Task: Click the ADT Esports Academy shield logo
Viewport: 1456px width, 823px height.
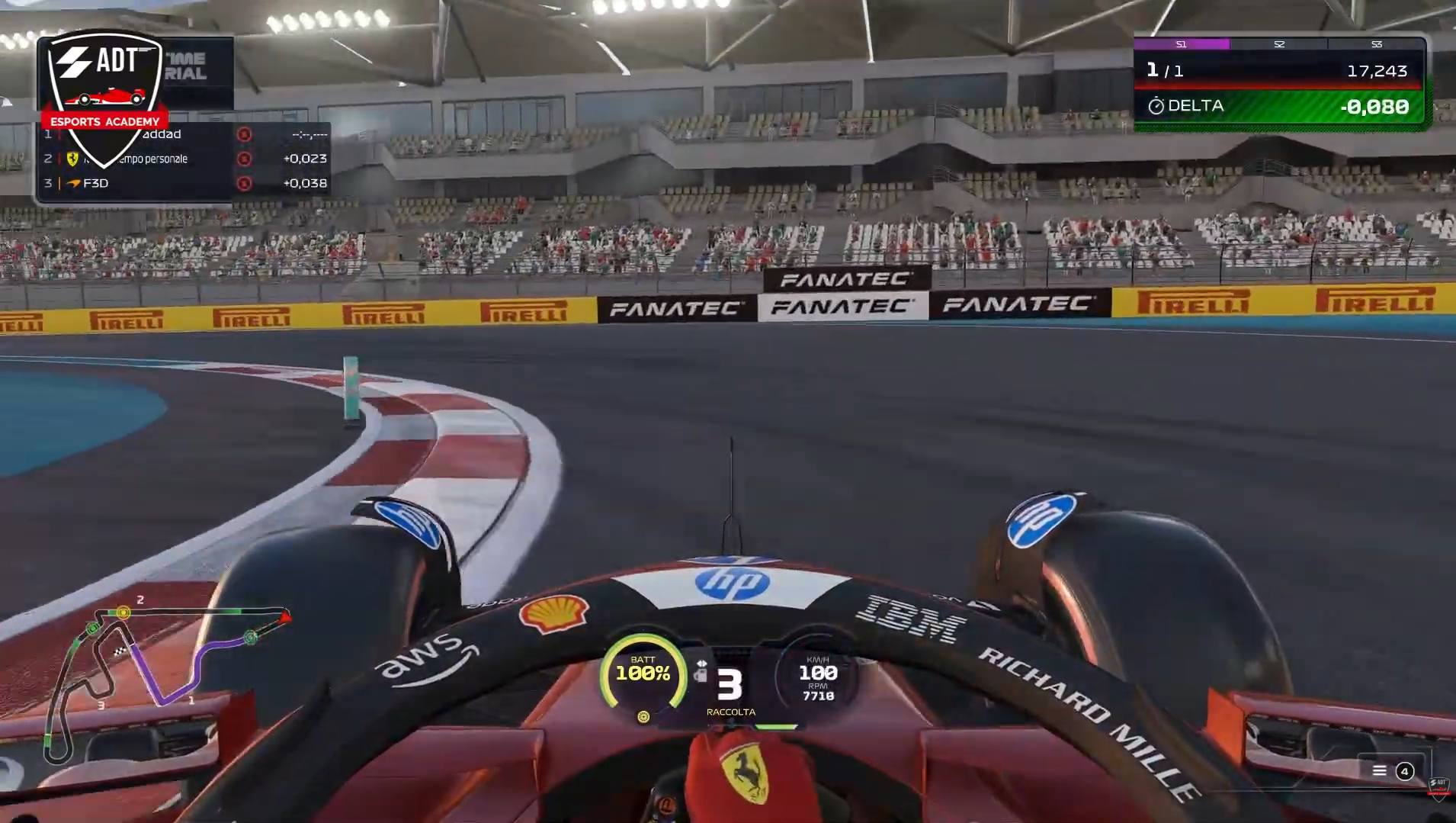Action: [x=103, y=80]
